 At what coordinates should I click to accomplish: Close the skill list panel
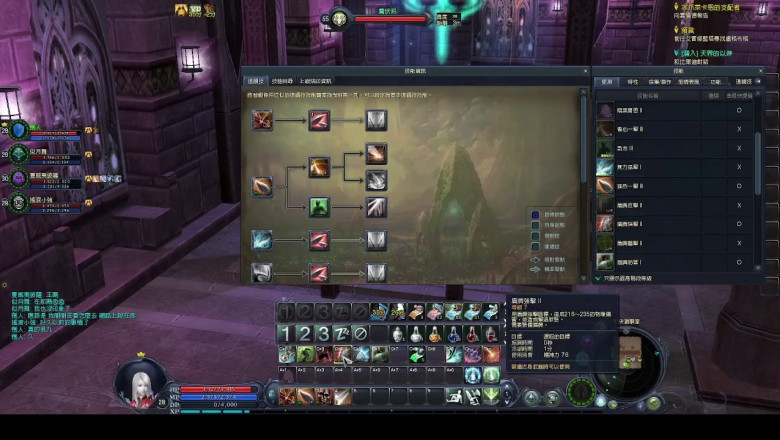coord(773,72)
